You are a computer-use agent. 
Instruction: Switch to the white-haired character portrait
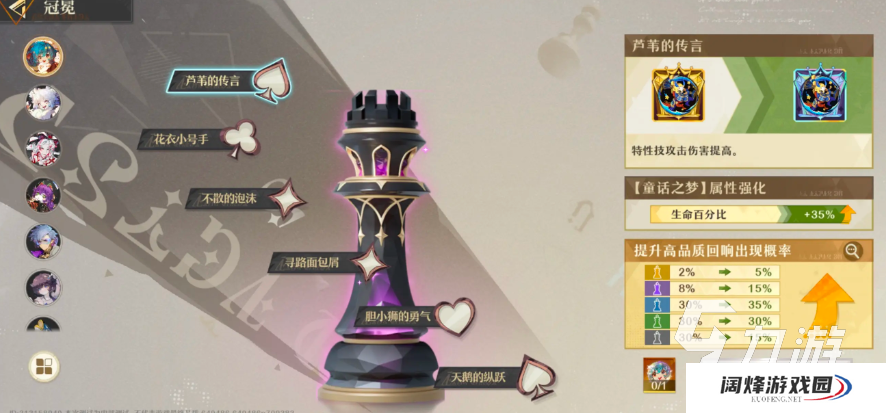click(x=43, y=103)
